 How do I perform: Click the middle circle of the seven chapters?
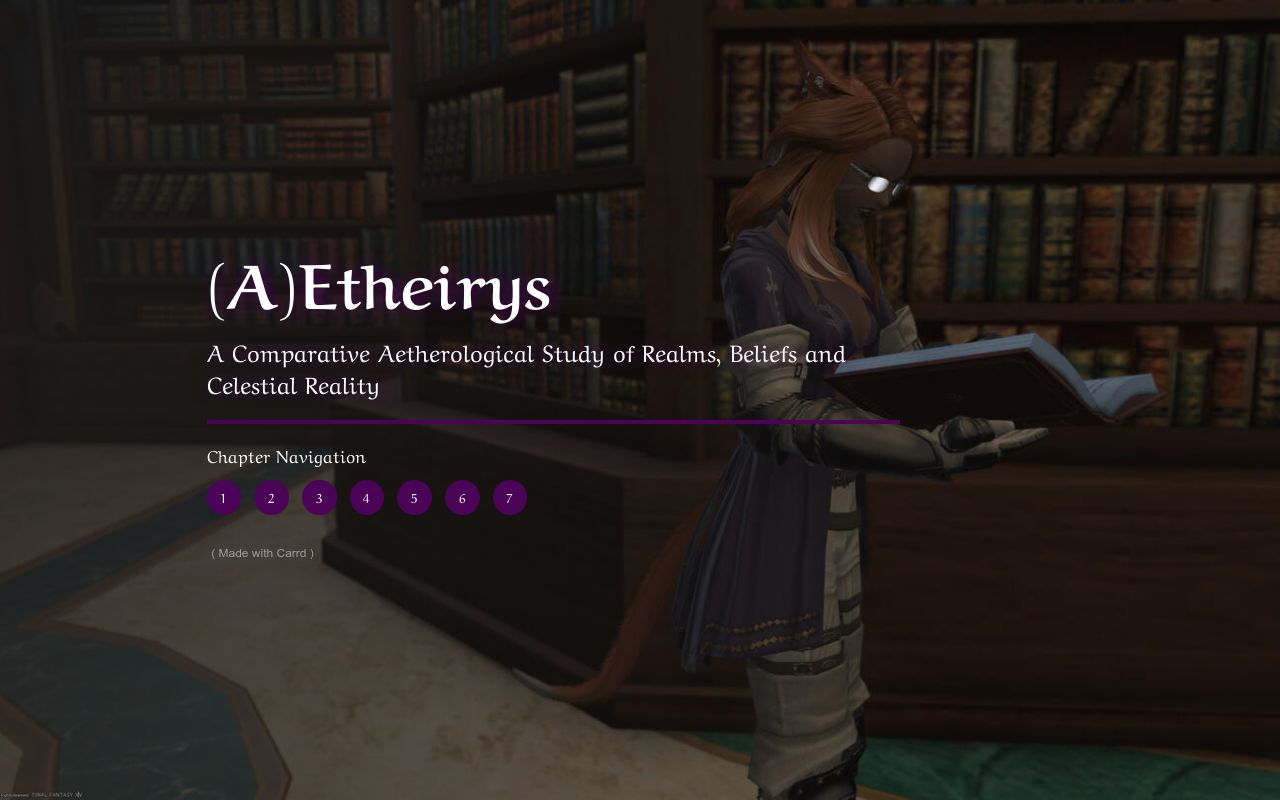[x=366, y=497]
